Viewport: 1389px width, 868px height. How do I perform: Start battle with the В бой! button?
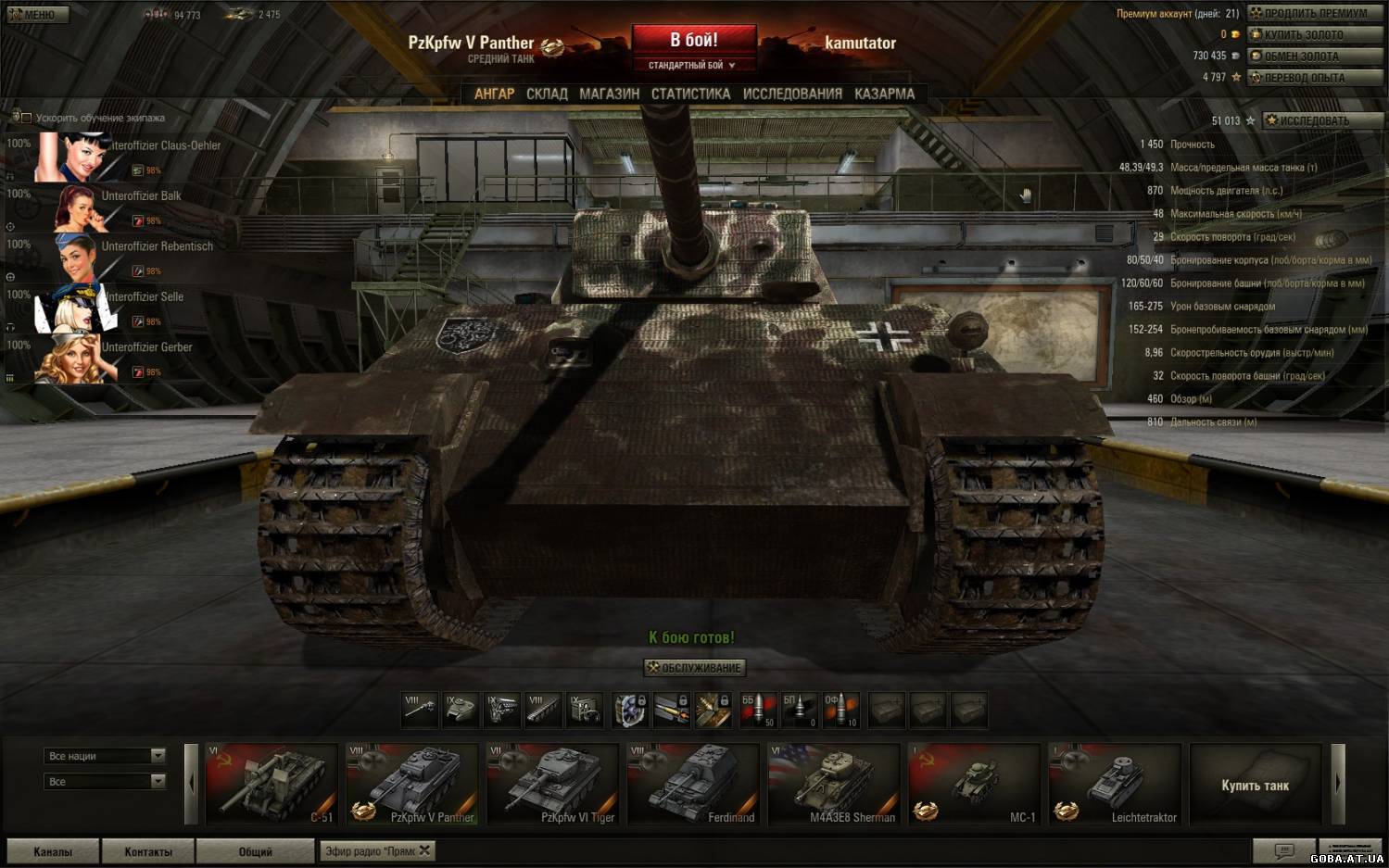[693, 40]
